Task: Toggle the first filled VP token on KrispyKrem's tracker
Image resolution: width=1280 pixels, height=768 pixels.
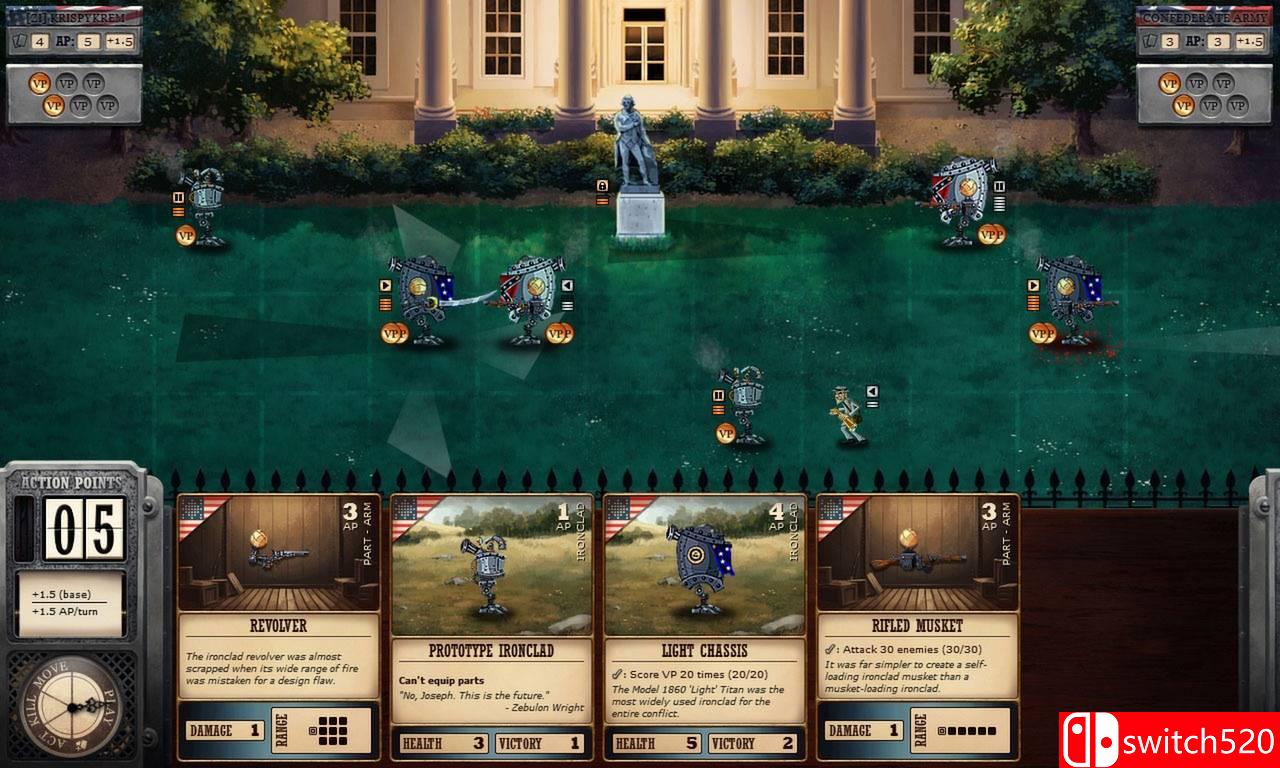Action: click(x=40, y=83)
